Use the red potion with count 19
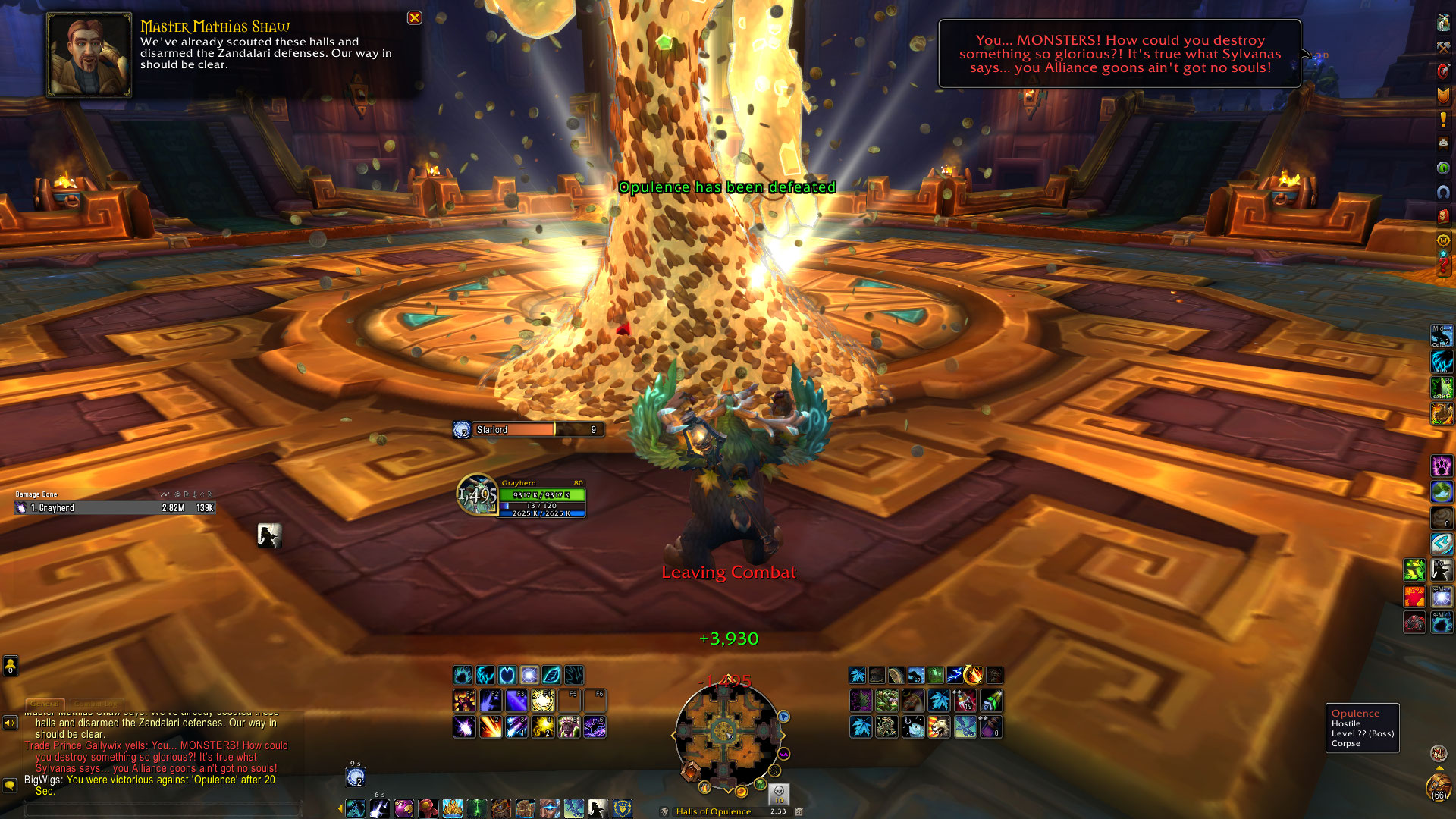The width and height of the screenshot is (1456, 819). 965,701
